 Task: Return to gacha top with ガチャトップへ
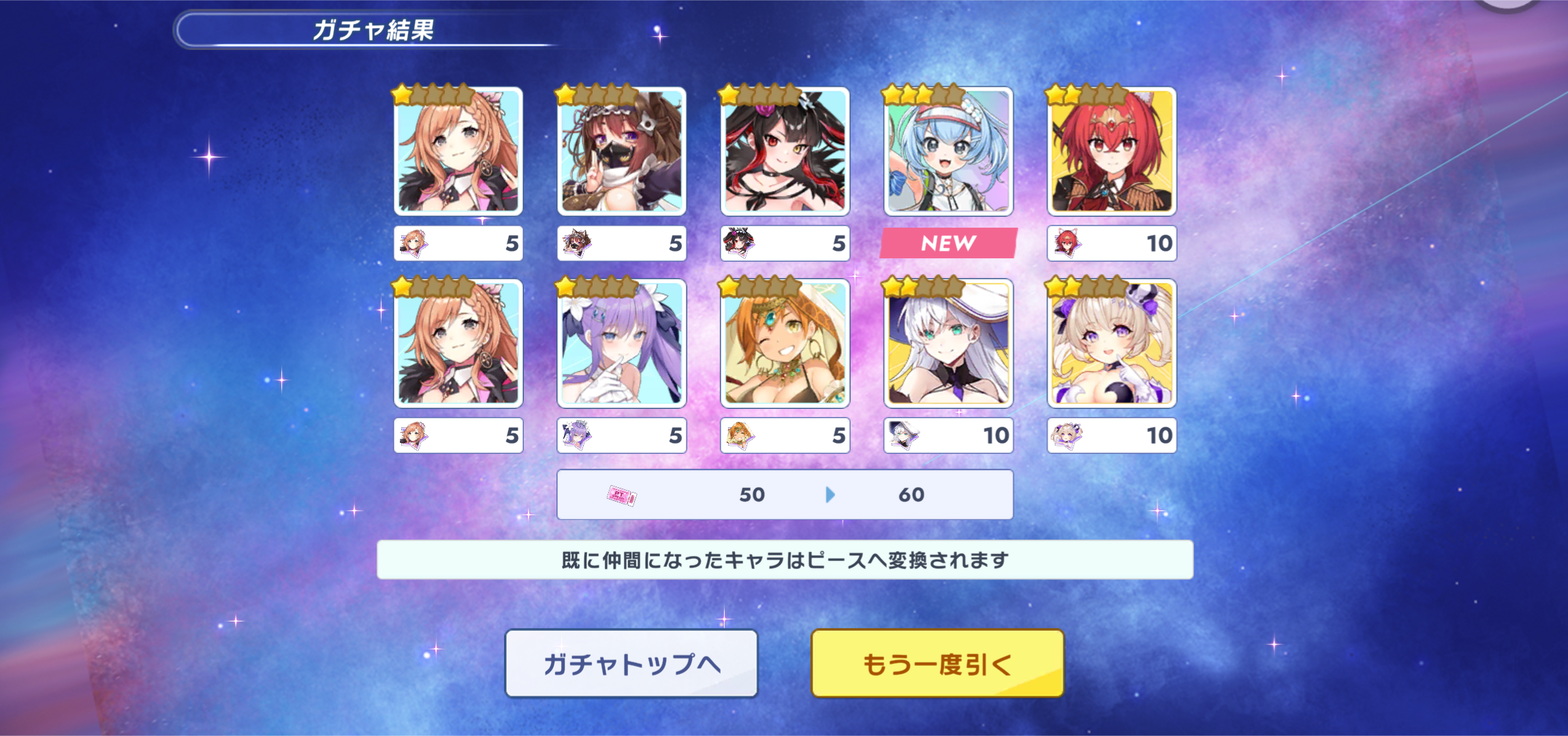[x=631, y=663]
